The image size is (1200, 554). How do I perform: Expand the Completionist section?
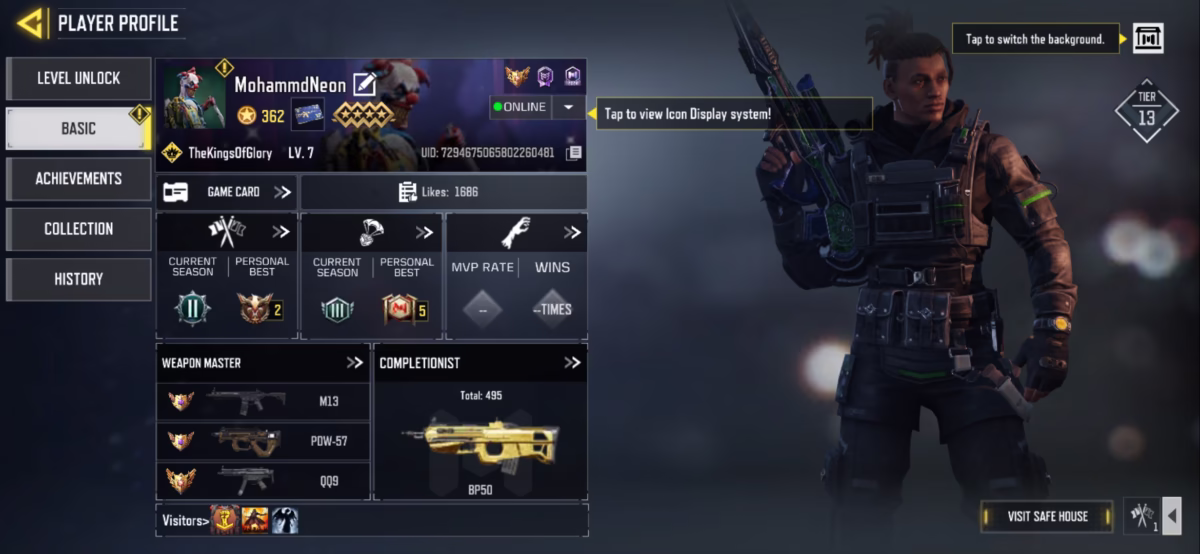[x=571, y=363]
